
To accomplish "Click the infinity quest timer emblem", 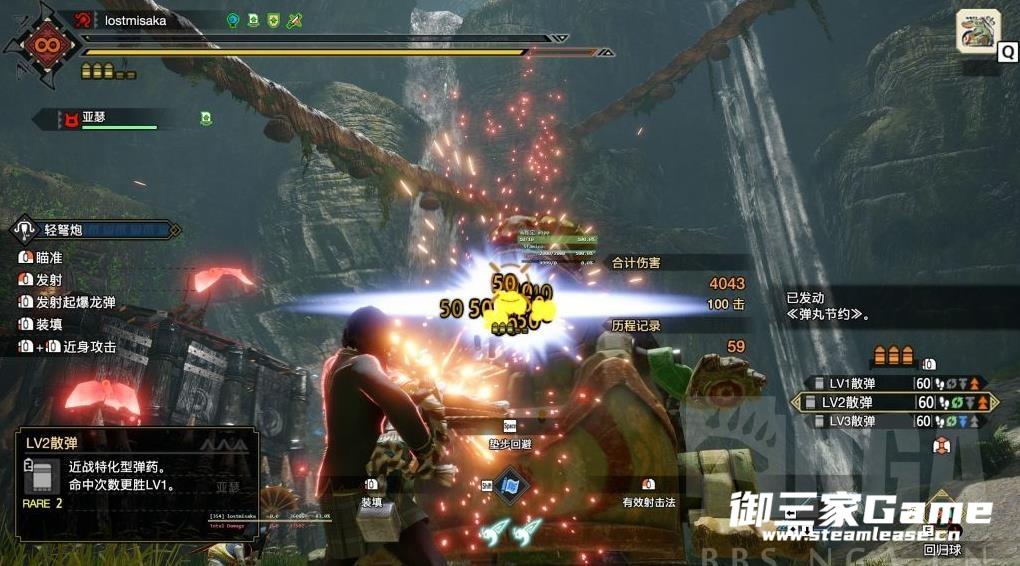I will 43,45.
